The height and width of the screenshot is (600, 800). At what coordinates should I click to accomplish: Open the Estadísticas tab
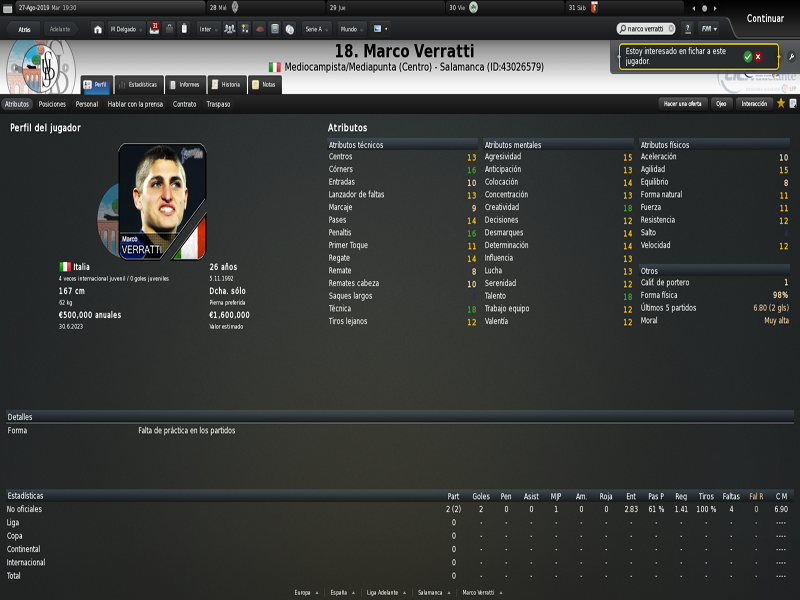pyautogui.click(x=137, y=85)
